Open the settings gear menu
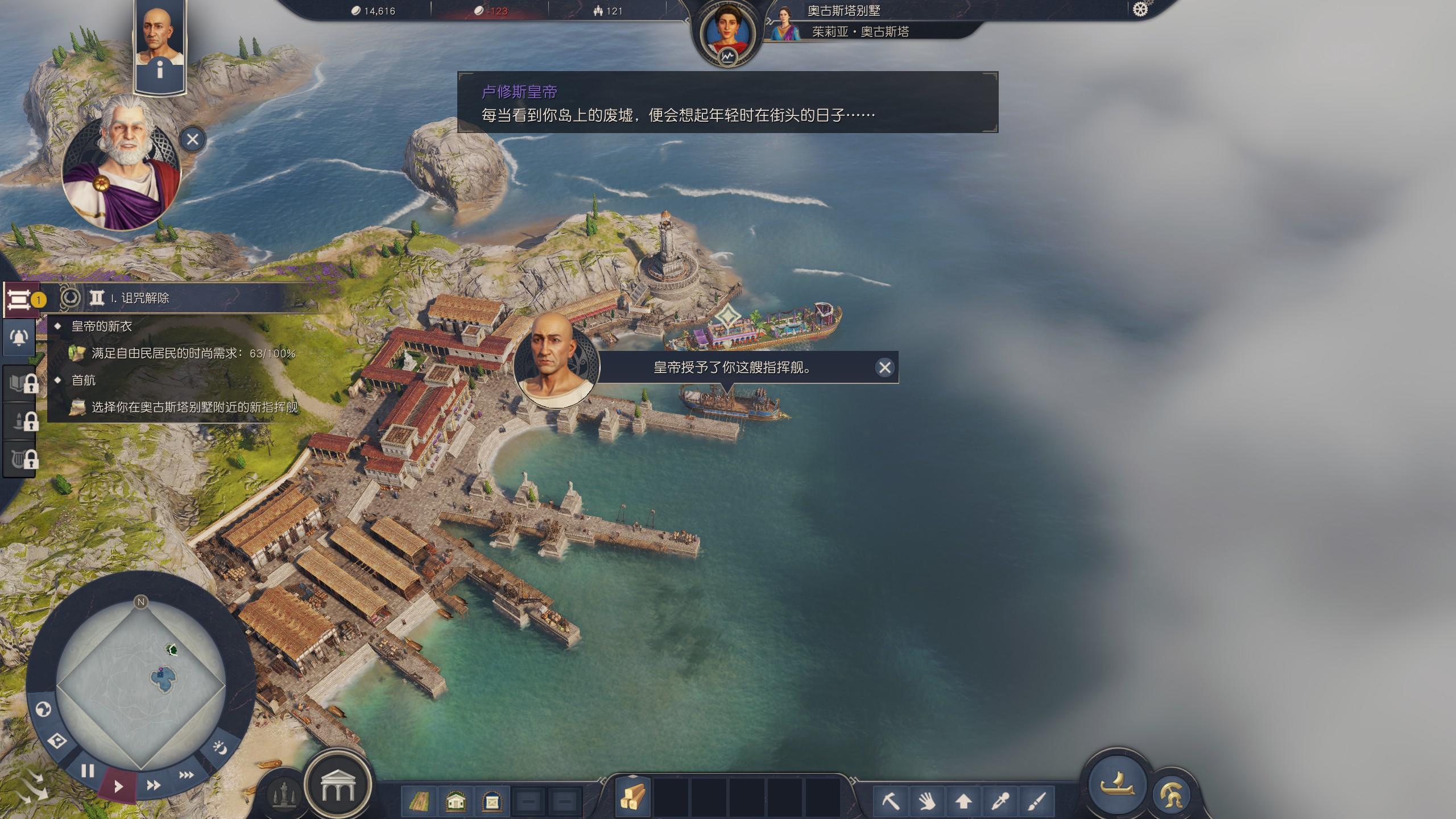 (1140, 10)
